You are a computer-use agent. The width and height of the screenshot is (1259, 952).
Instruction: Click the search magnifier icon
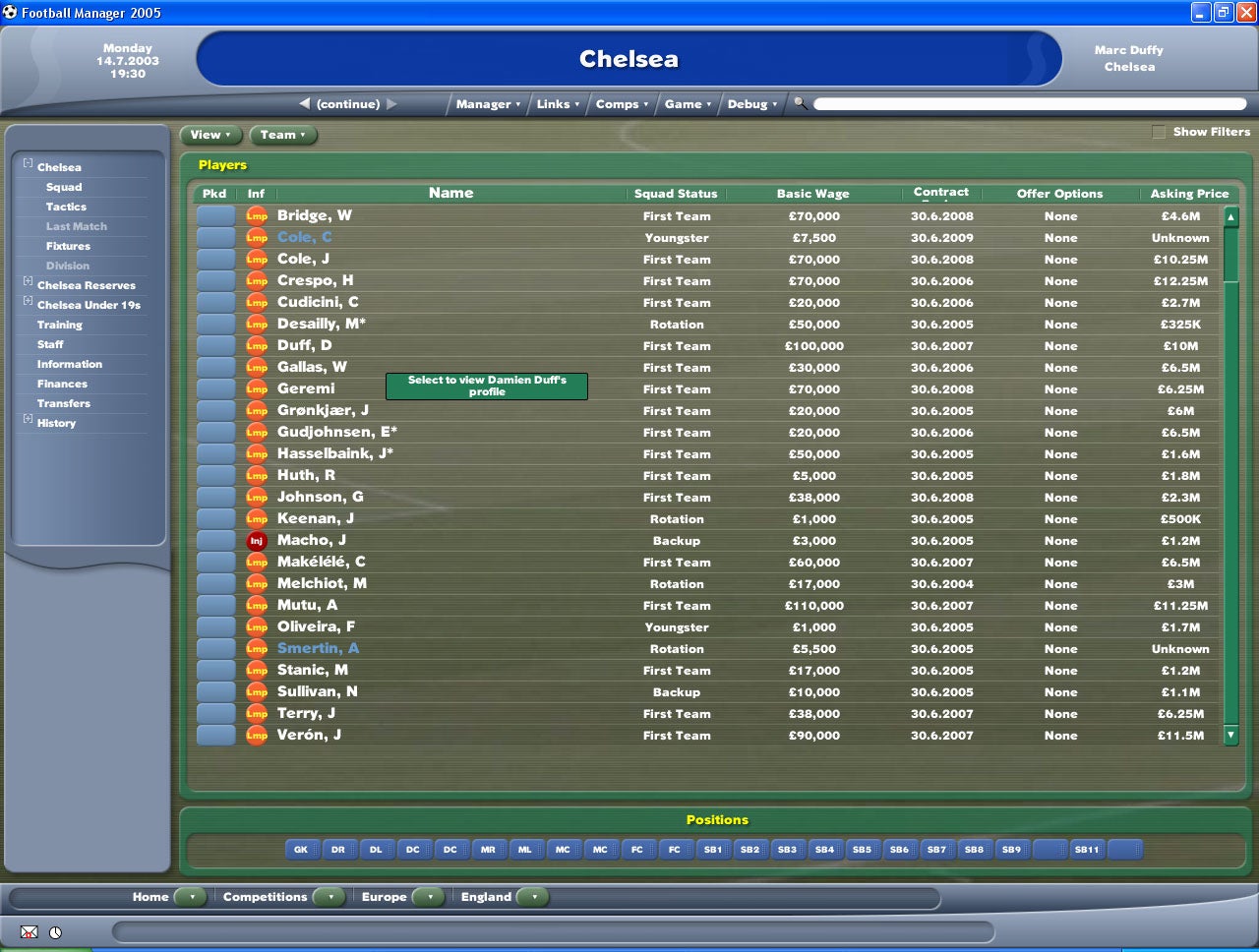coord(800,103)
